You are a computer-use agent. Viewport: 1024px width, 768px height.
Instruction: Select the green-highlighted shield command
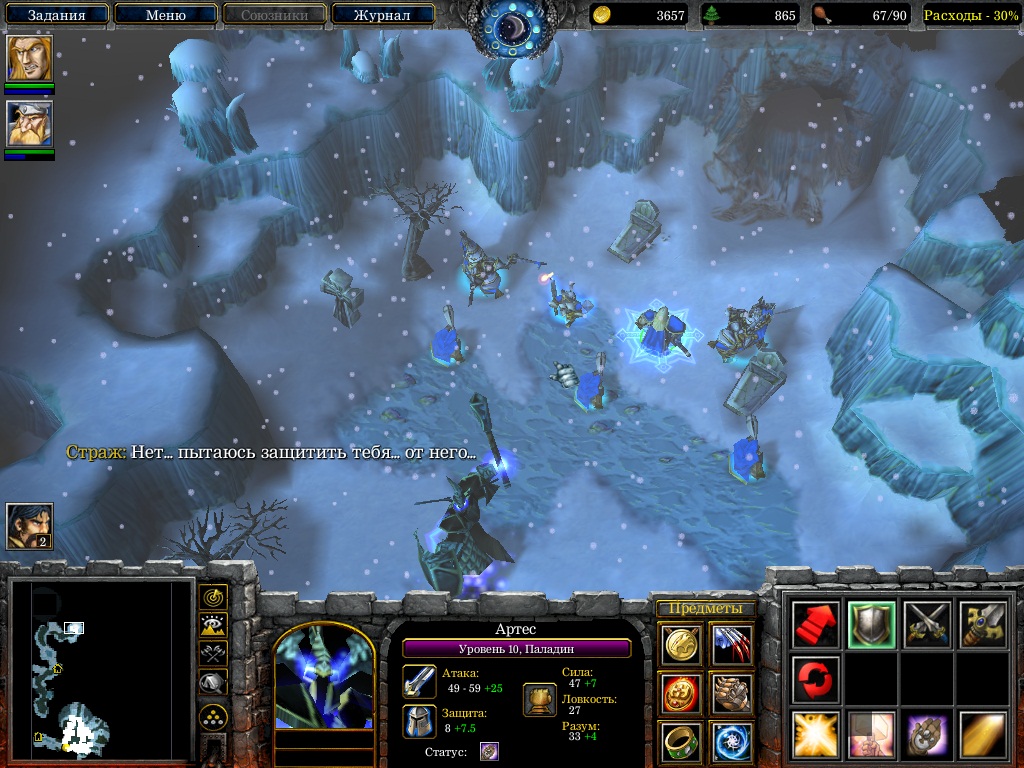[x=870, y=625]
